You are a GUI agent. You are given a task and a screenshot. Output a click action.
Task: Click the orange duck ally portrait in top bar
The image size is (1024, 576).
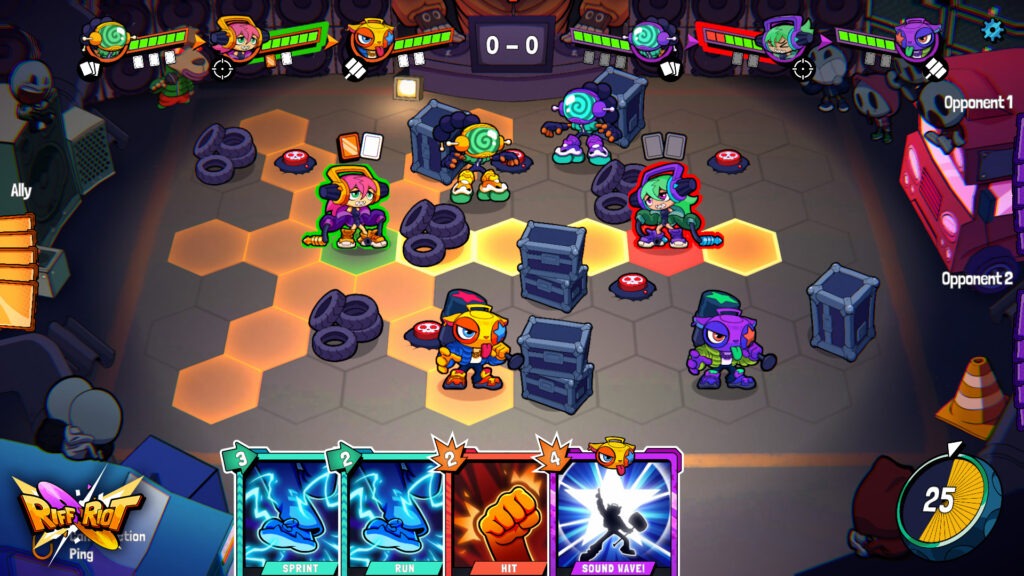tap(369, 40)
